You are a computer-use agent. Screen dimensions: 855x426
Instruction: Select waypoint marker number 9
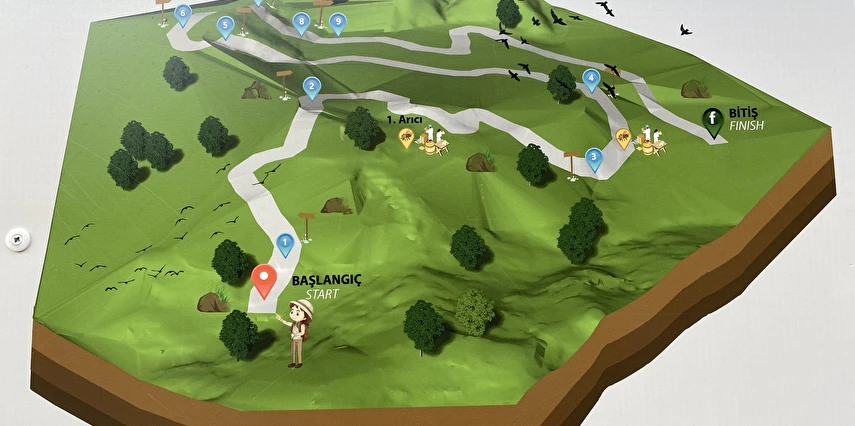tap(338, 21)
